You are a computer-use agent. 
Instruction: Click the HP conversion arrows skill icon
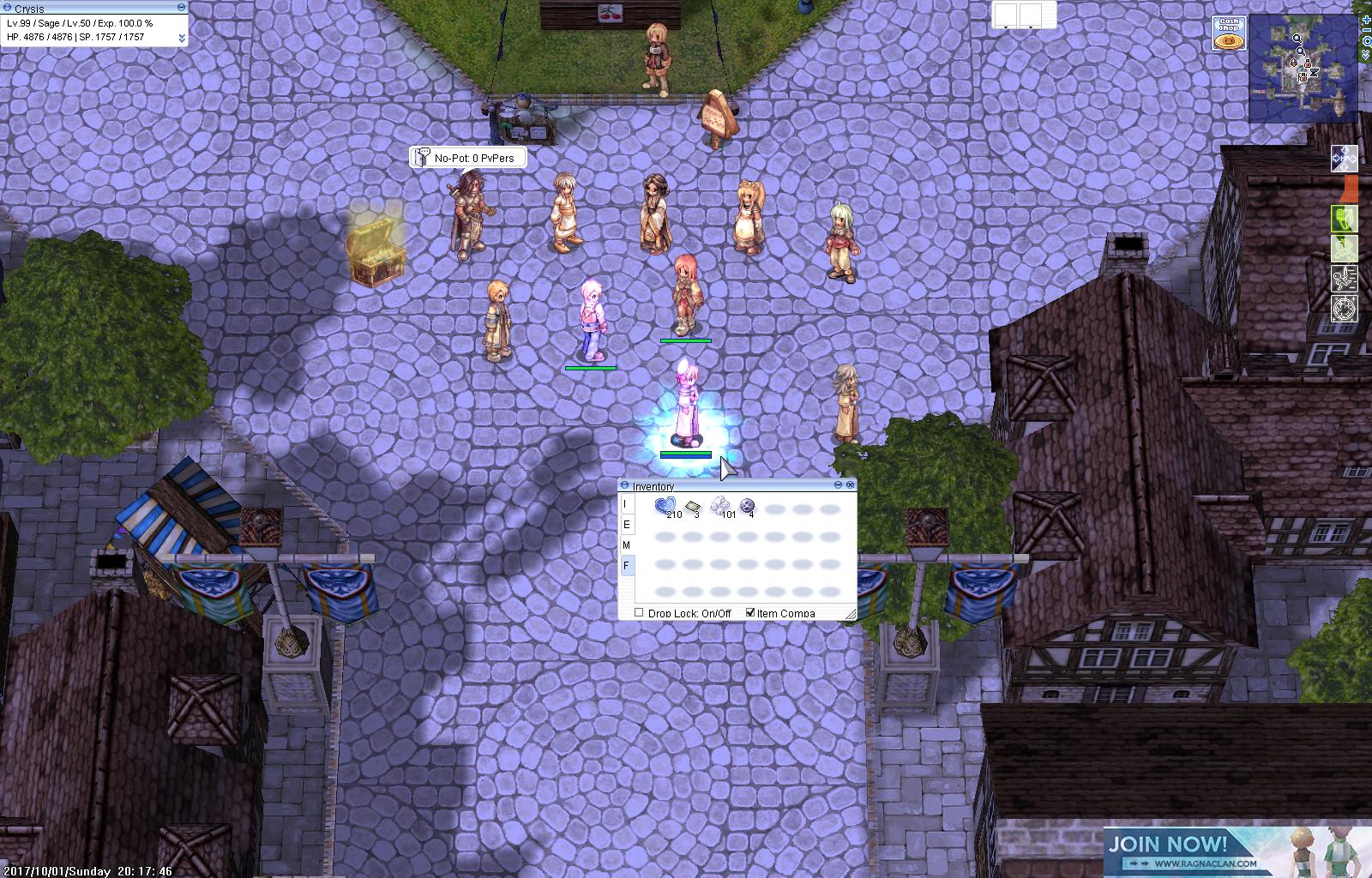coord(1345,159)
